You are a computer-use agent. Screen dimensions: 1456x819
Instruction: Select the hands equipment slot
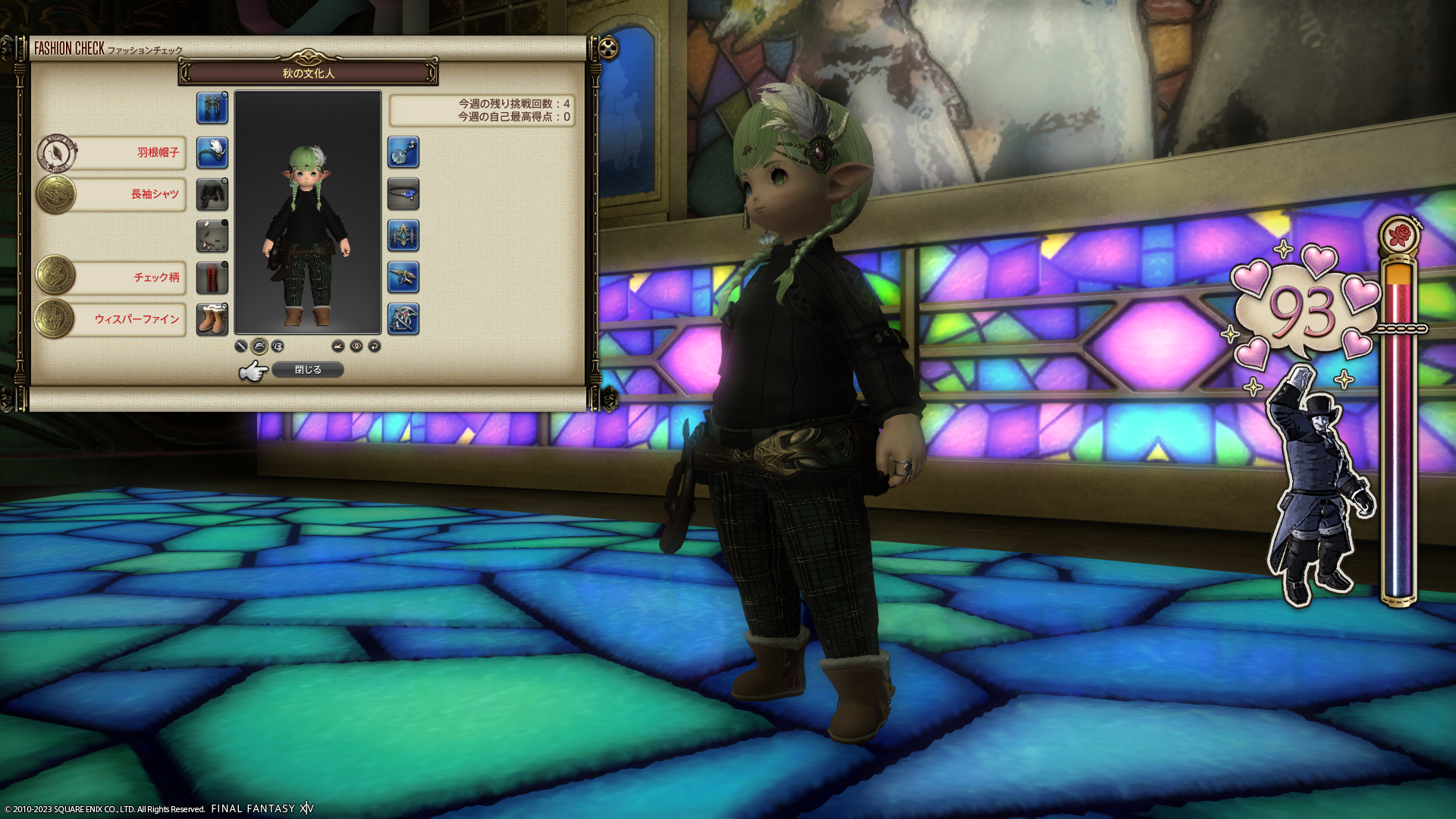coord(212,236)
